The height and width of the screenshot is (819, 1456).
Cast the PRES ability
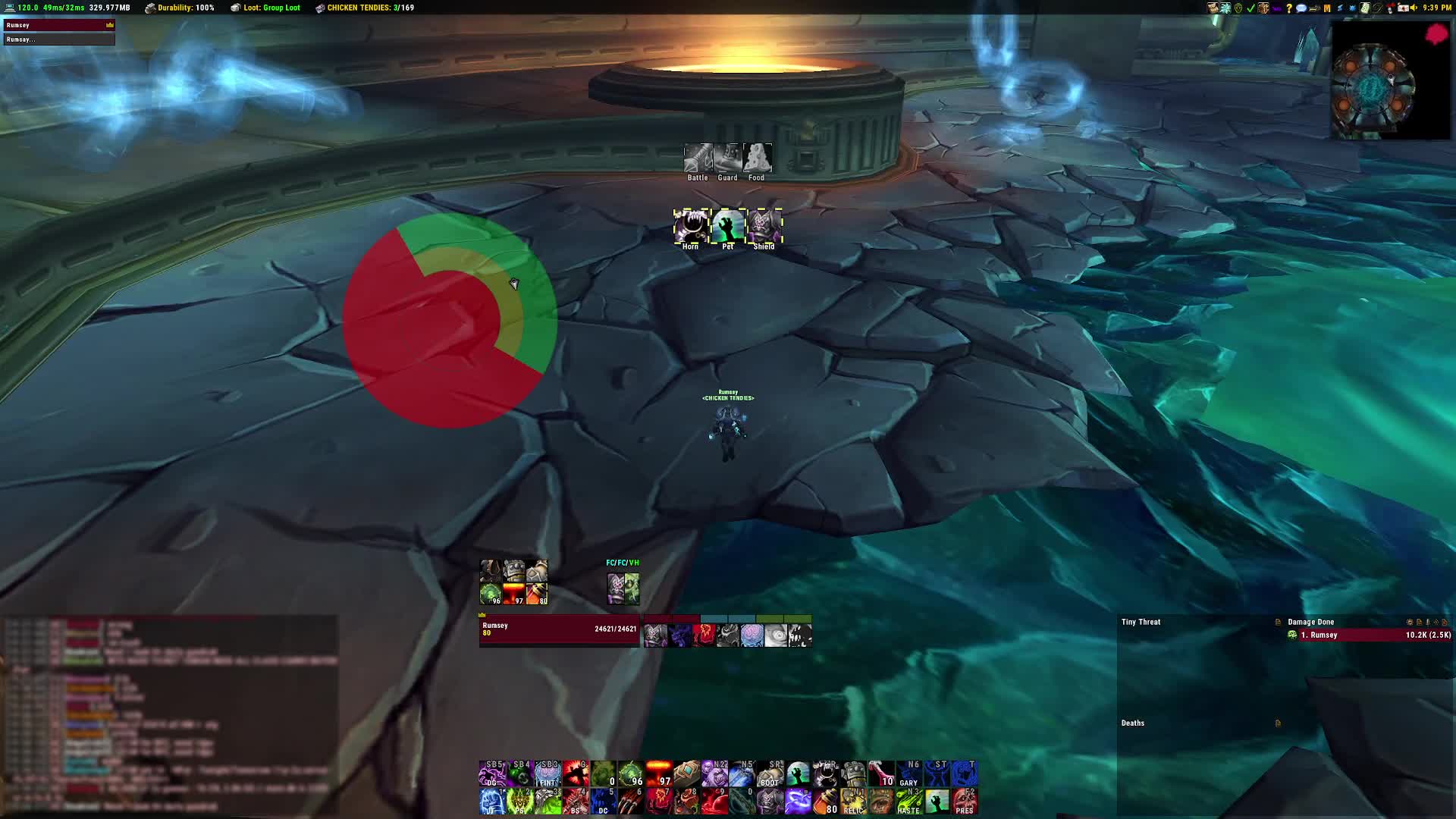tap(965, 802)
